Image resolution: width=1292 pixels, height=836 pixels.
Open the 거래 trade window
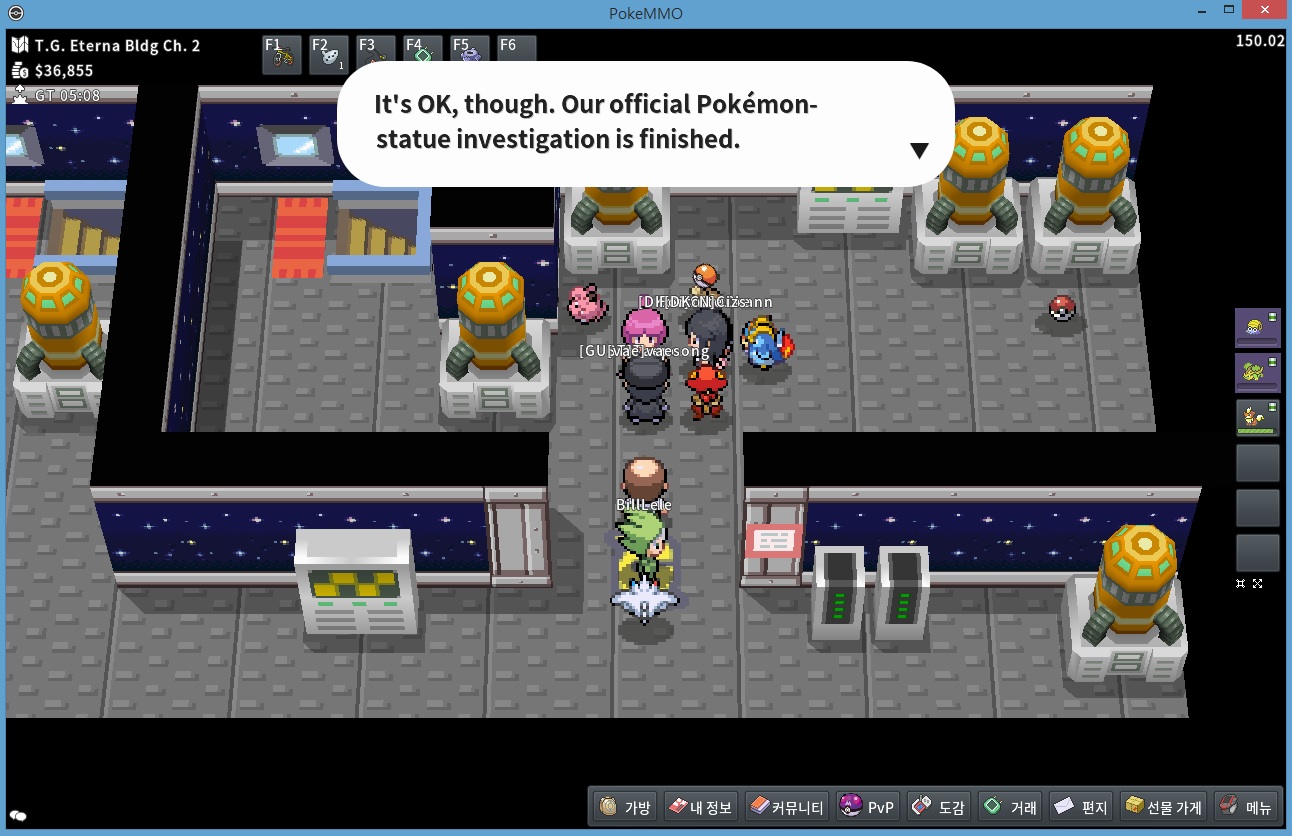pos(1010,807)
